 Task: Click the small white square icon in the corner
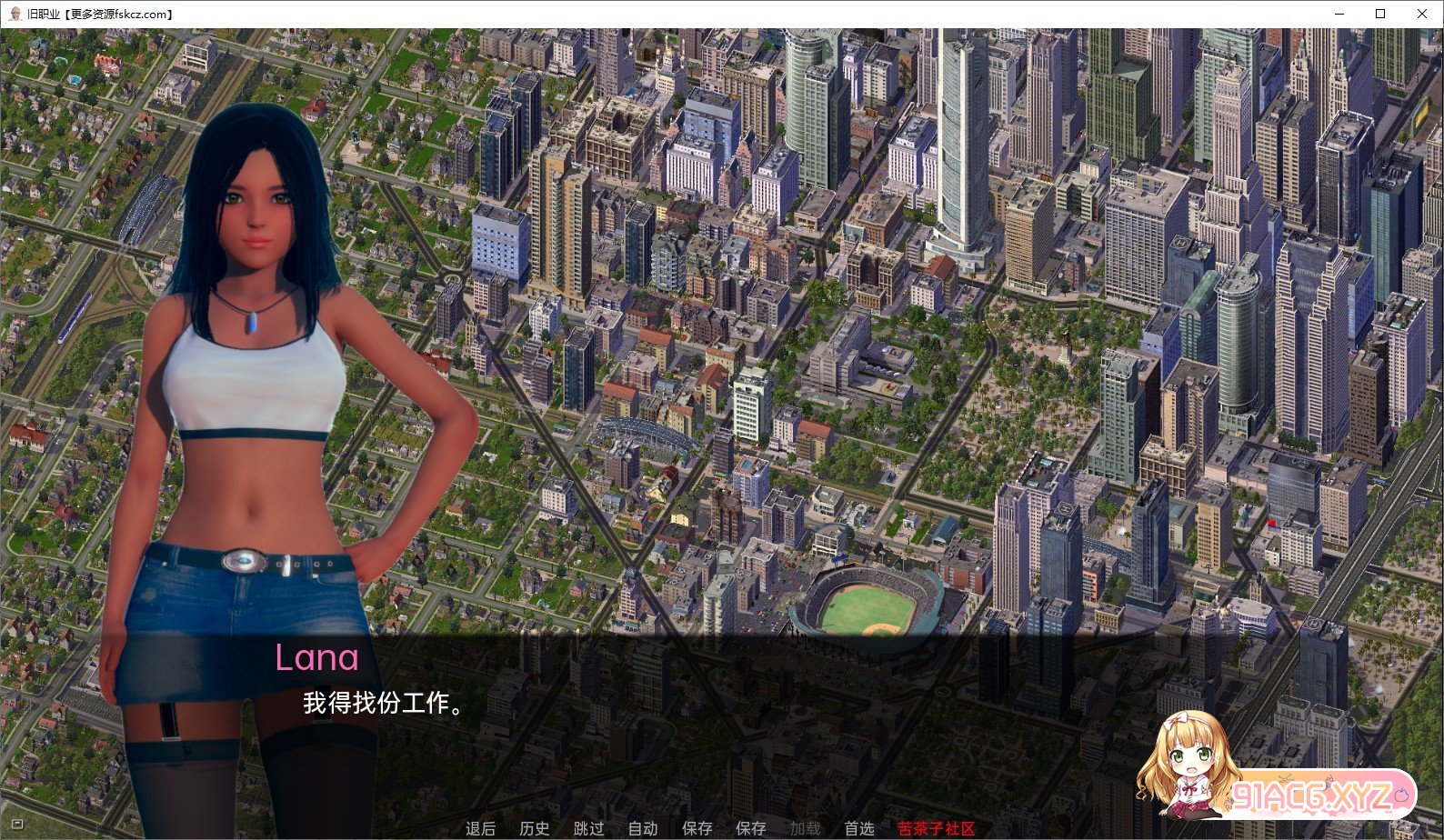pos(16,824)
